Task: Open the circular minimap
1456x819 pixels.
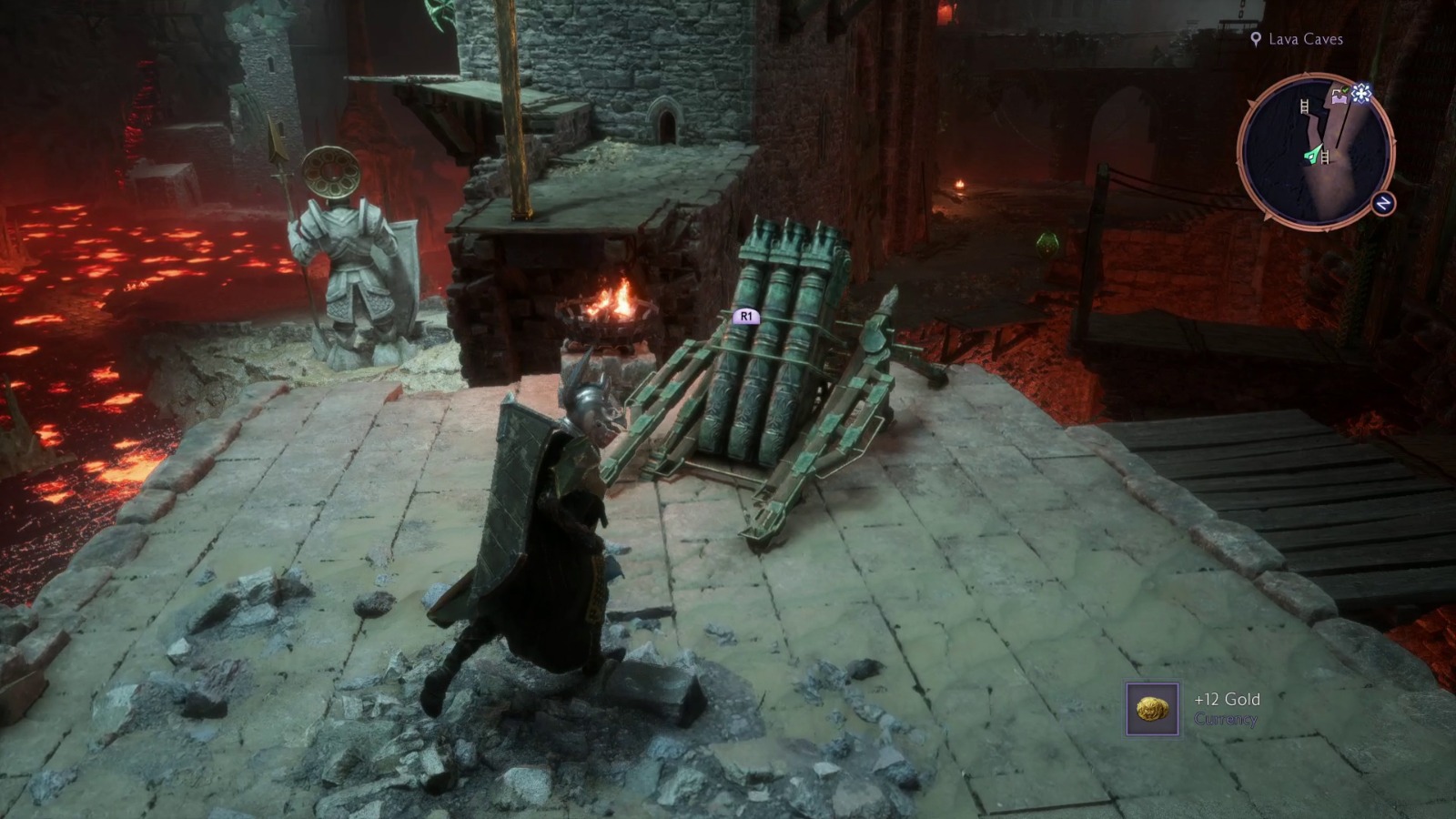Action: (1319, 150)
